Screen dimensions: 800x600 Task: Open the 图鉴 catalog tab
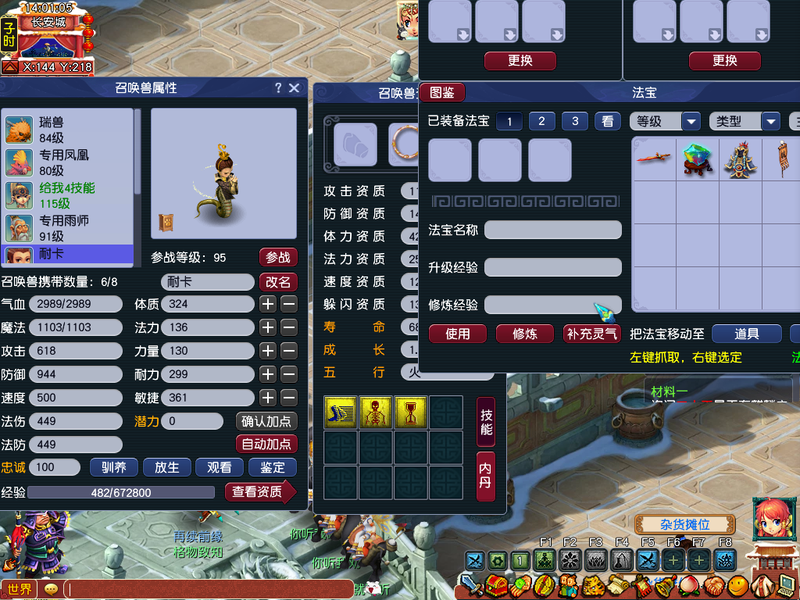(x=442, y=93)
